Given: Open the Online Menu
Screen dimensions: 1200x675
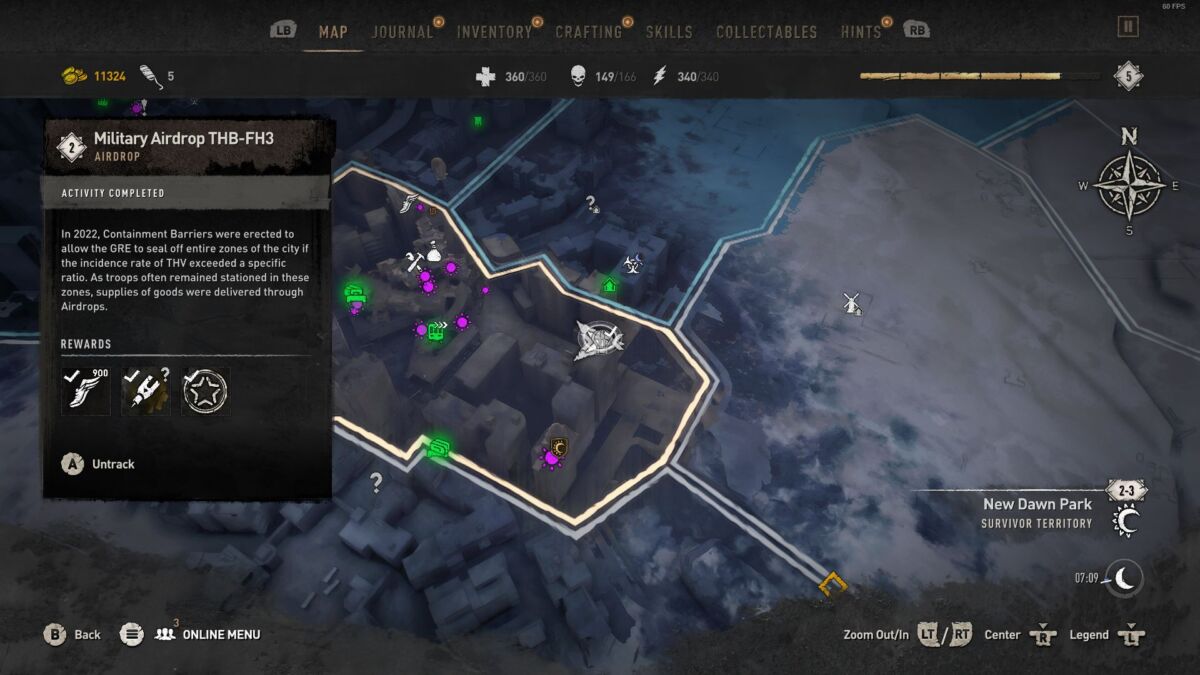Looking at the screenshot, I should point(206,634).
